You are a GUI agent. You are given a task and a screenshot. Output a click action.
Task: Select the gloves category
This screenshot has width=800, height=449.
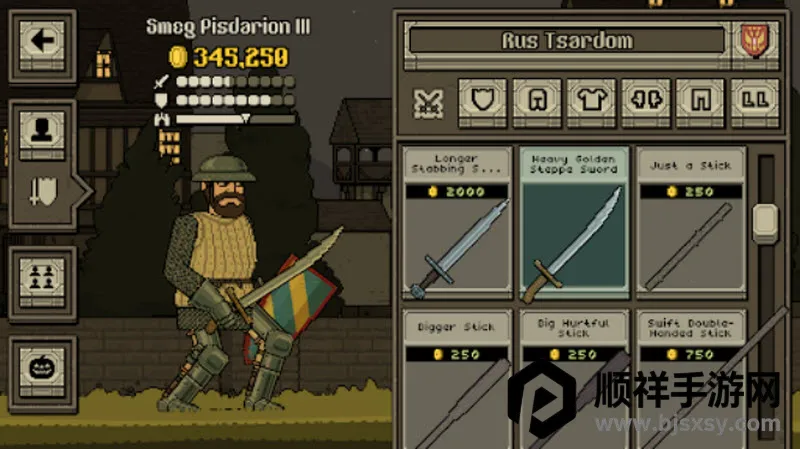click(x=646, y=100)
